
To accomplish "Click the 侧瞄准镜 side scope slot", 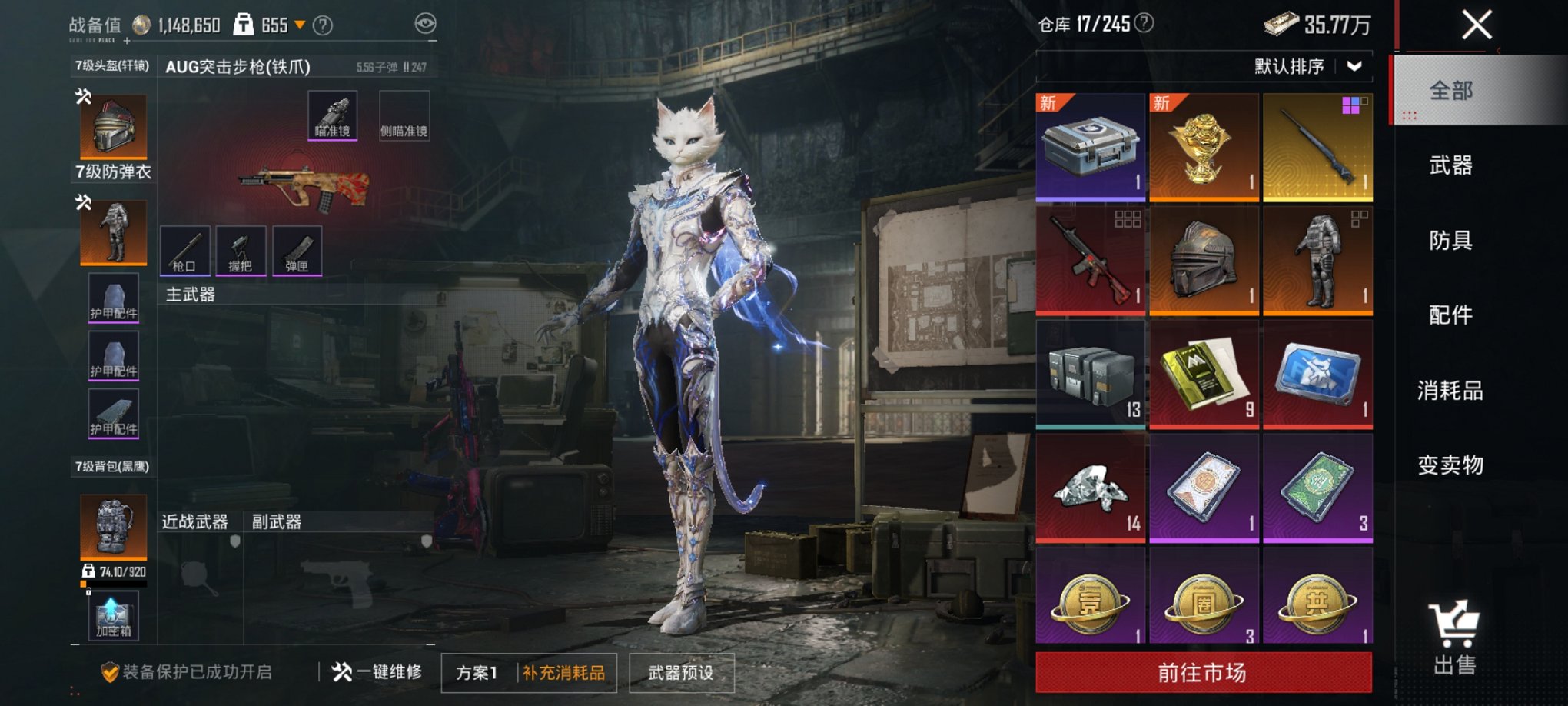I will pos(406,114).
